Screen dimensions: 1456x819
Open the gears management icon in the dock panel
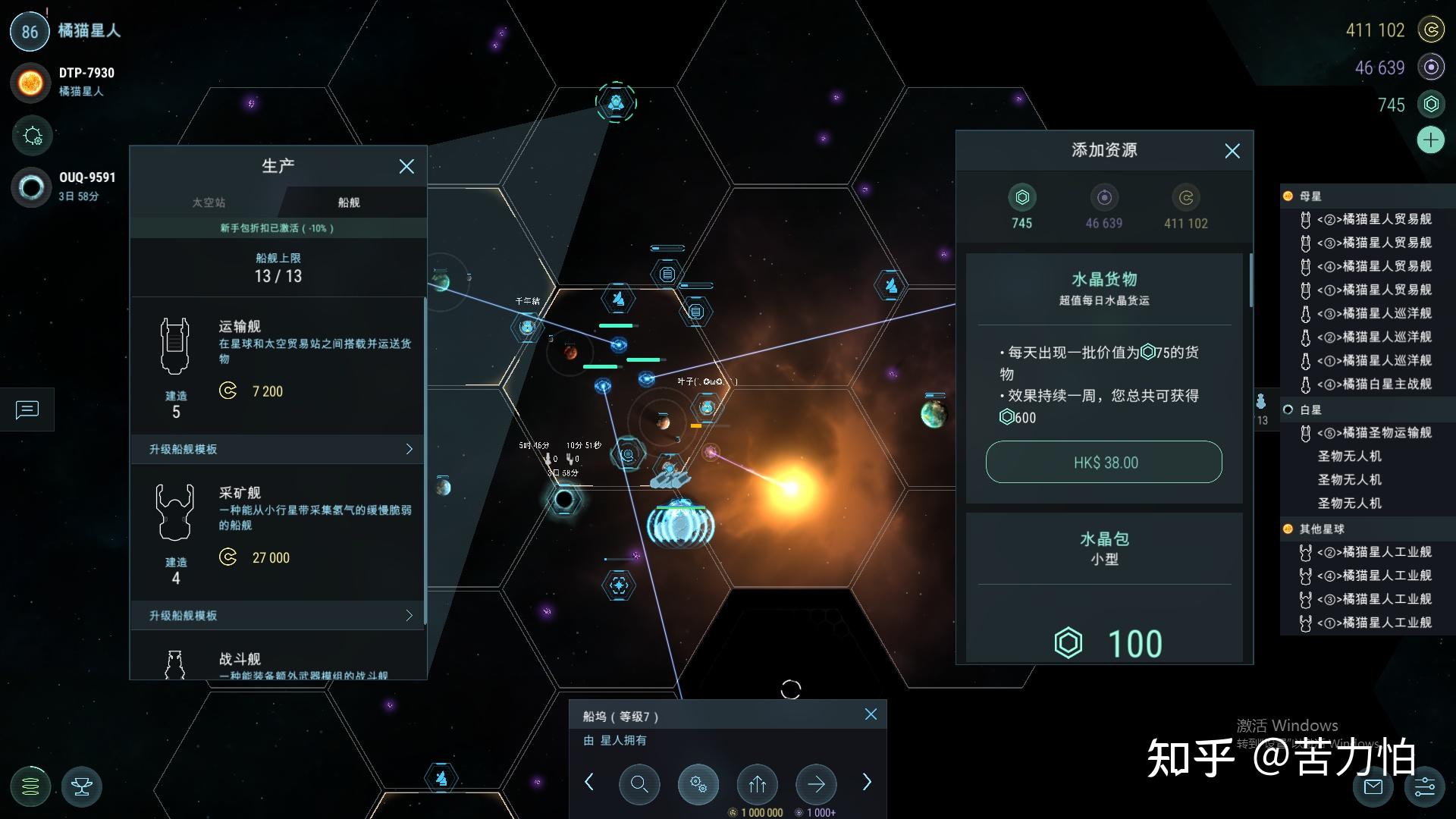[x=698, y=784]
